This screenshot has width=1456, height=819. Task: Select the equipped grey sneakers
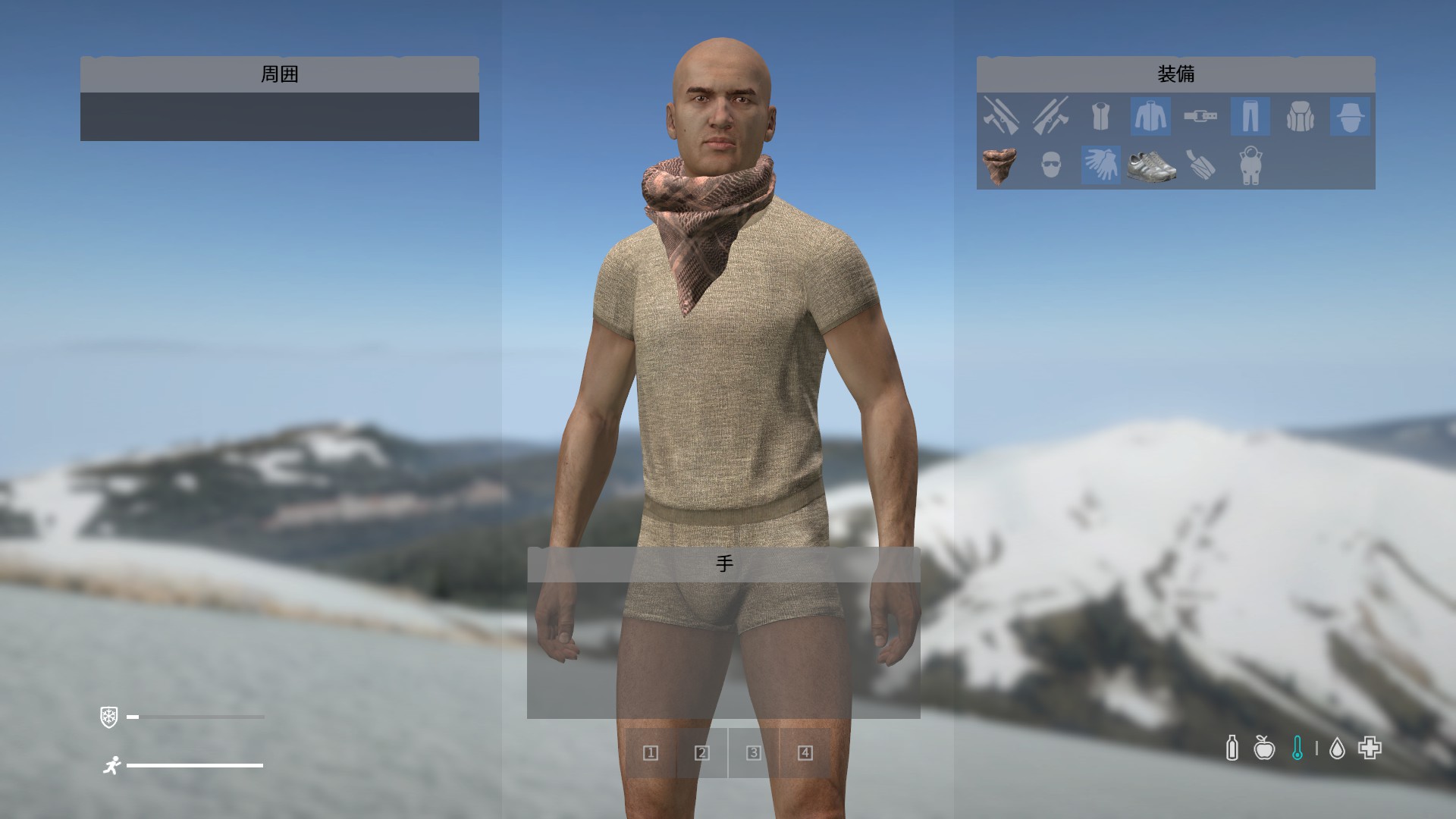[1150, 165]
